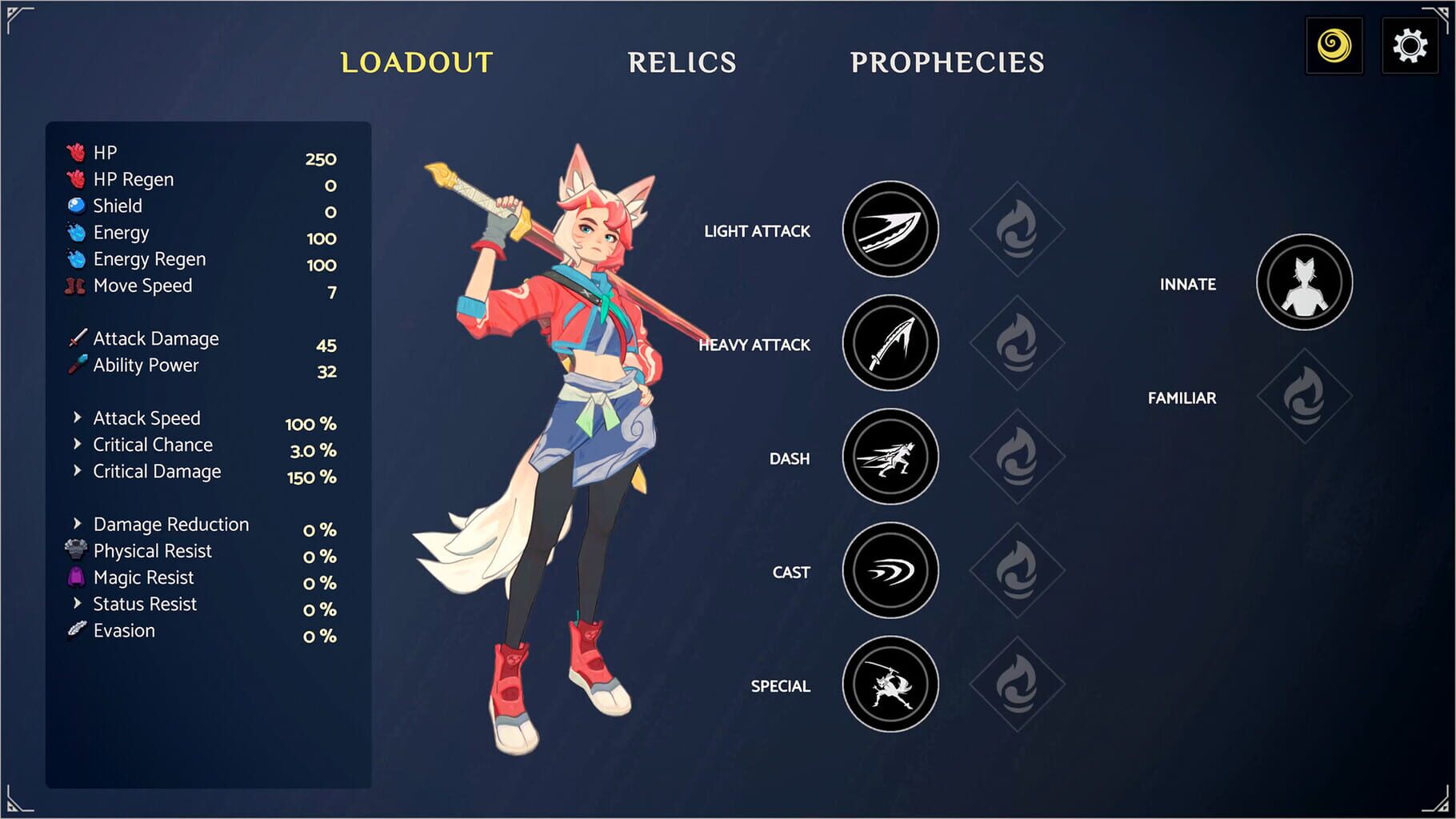
Task: Click the Dash skill icon
Action: [x=890, y=457]
